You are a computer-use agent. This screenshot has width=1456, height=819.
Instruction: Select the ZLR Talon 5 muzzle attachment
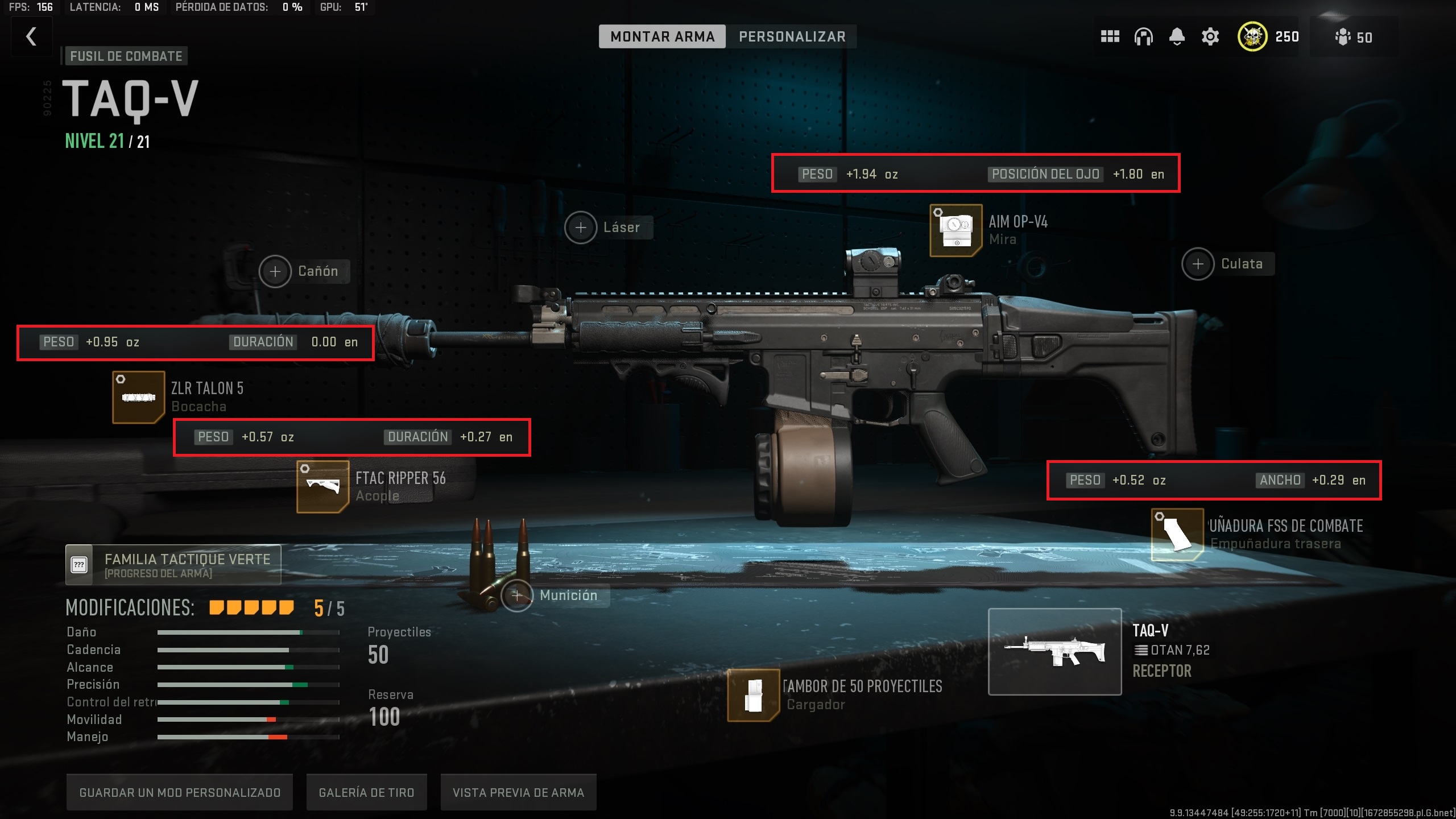point(139,397)
